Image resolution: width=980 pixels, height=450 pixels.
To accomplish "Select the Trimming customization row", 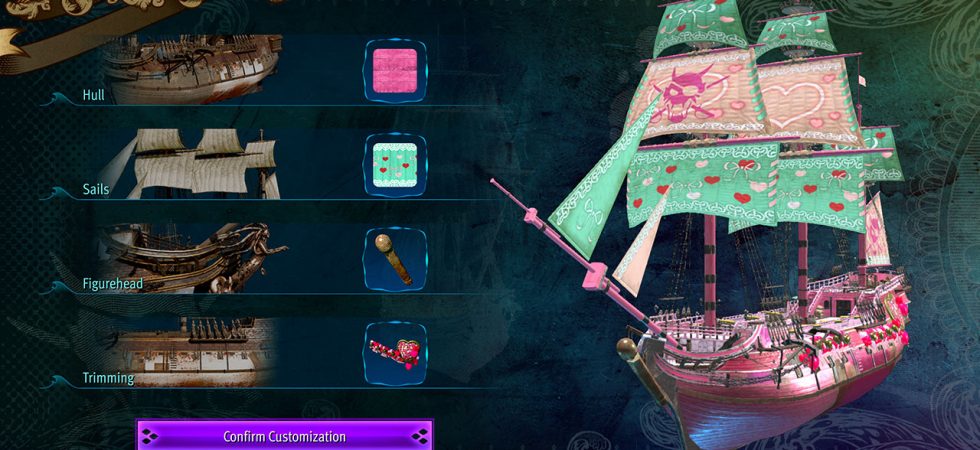I will click(x=190, y=352).
